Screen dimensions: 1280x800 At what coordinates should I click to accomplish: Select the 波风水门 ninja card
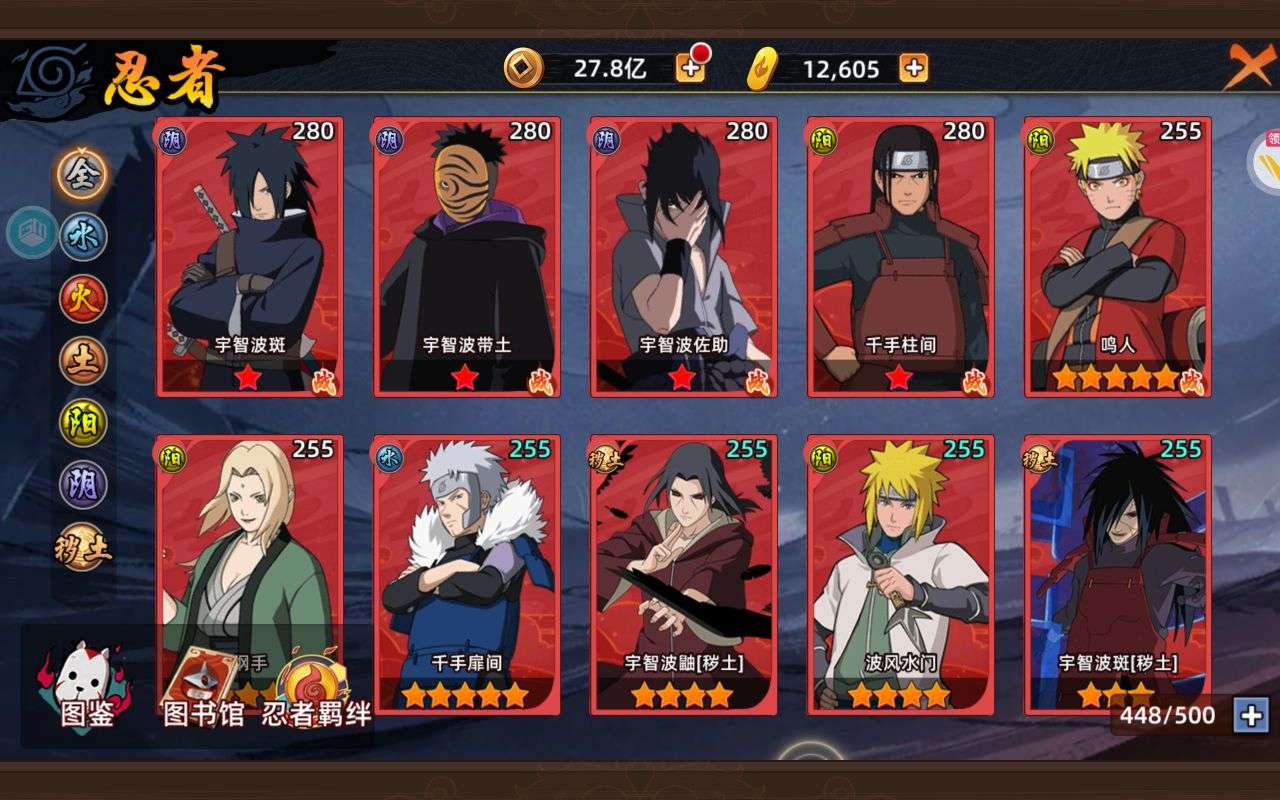(901, 575)
